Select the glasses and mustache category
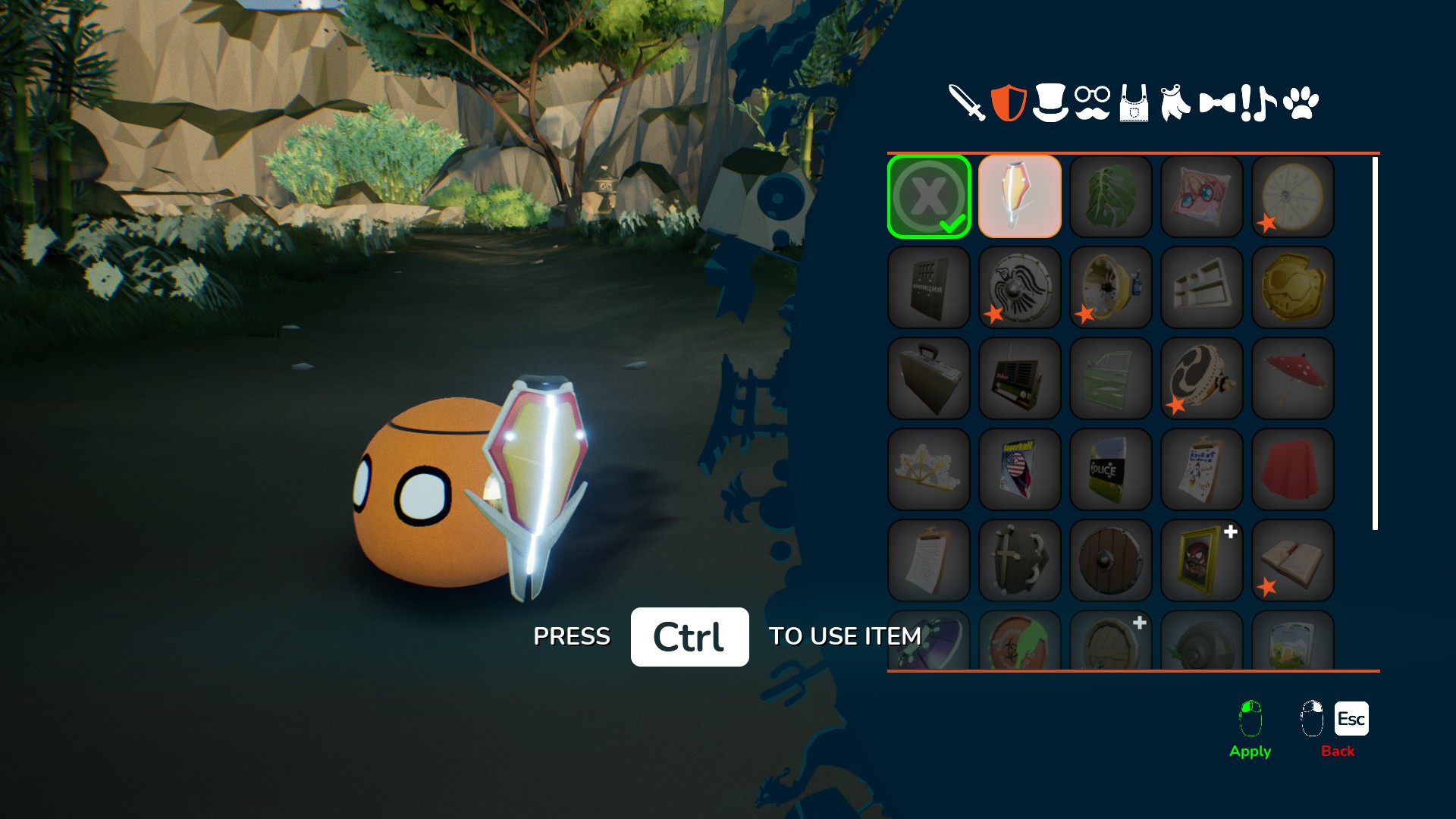 coord(1092,102)
